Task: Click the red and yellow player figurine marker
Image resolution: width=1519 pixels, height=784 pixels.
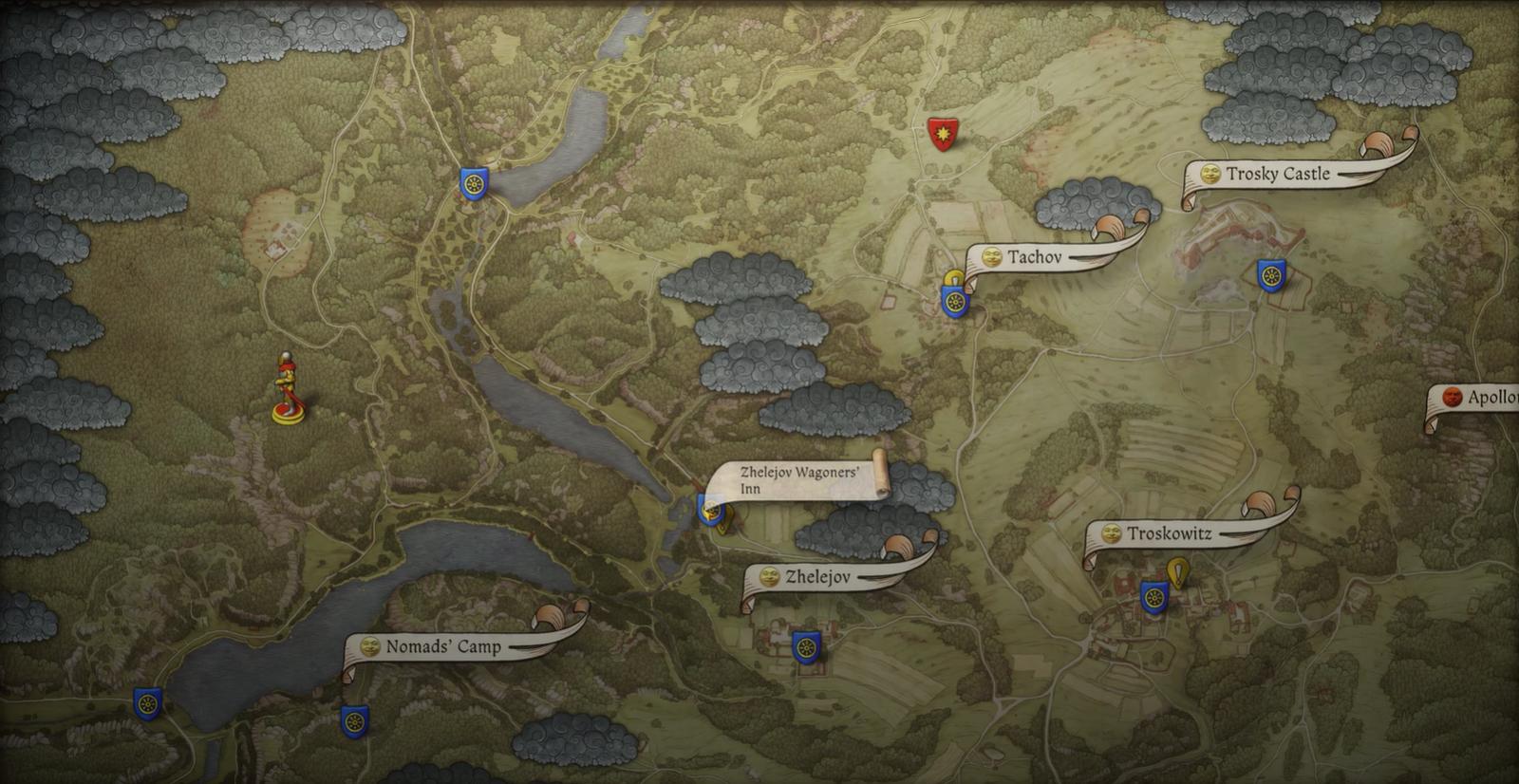Action: pyautogui.click(x=286, y=389)
